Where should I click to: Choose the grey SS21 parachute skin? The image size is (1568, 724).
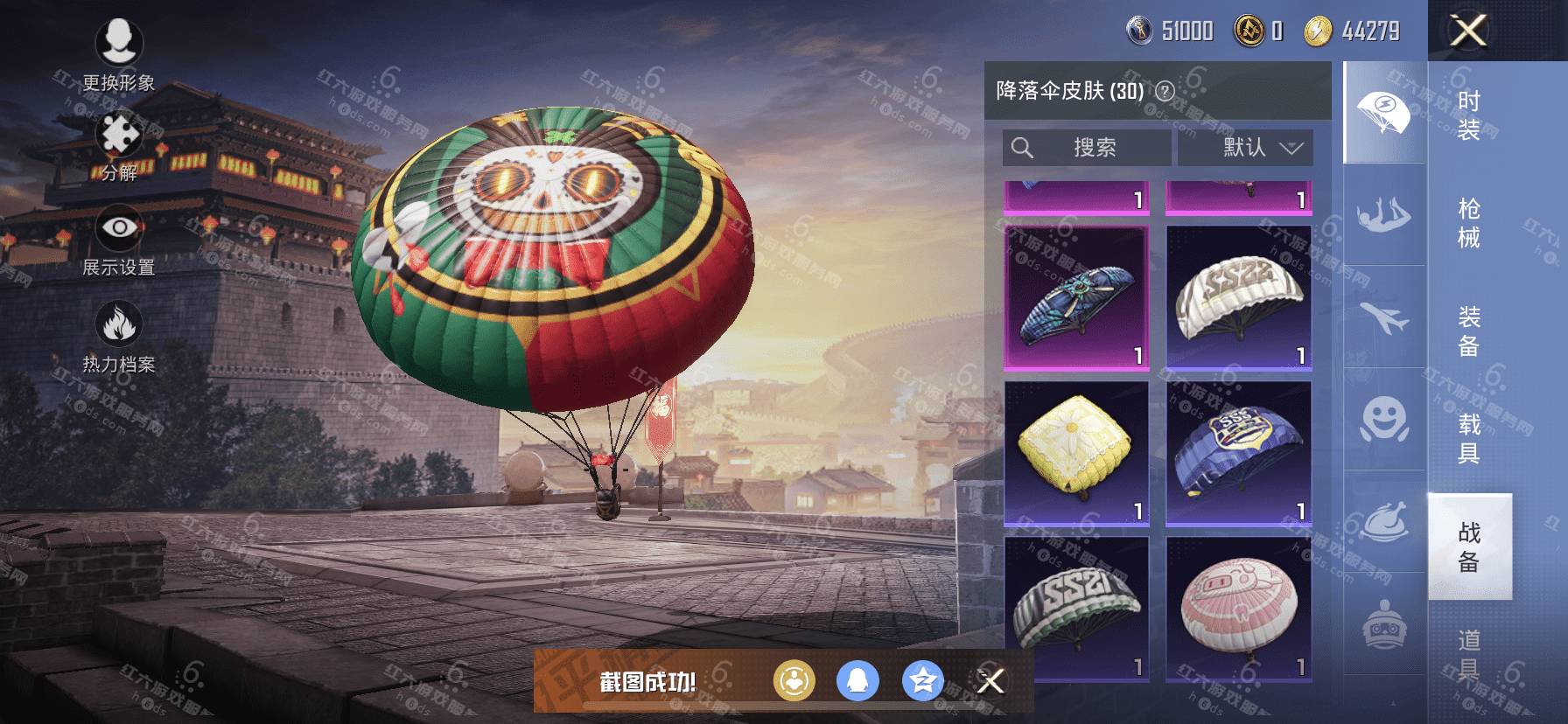tap(1076, 609)
